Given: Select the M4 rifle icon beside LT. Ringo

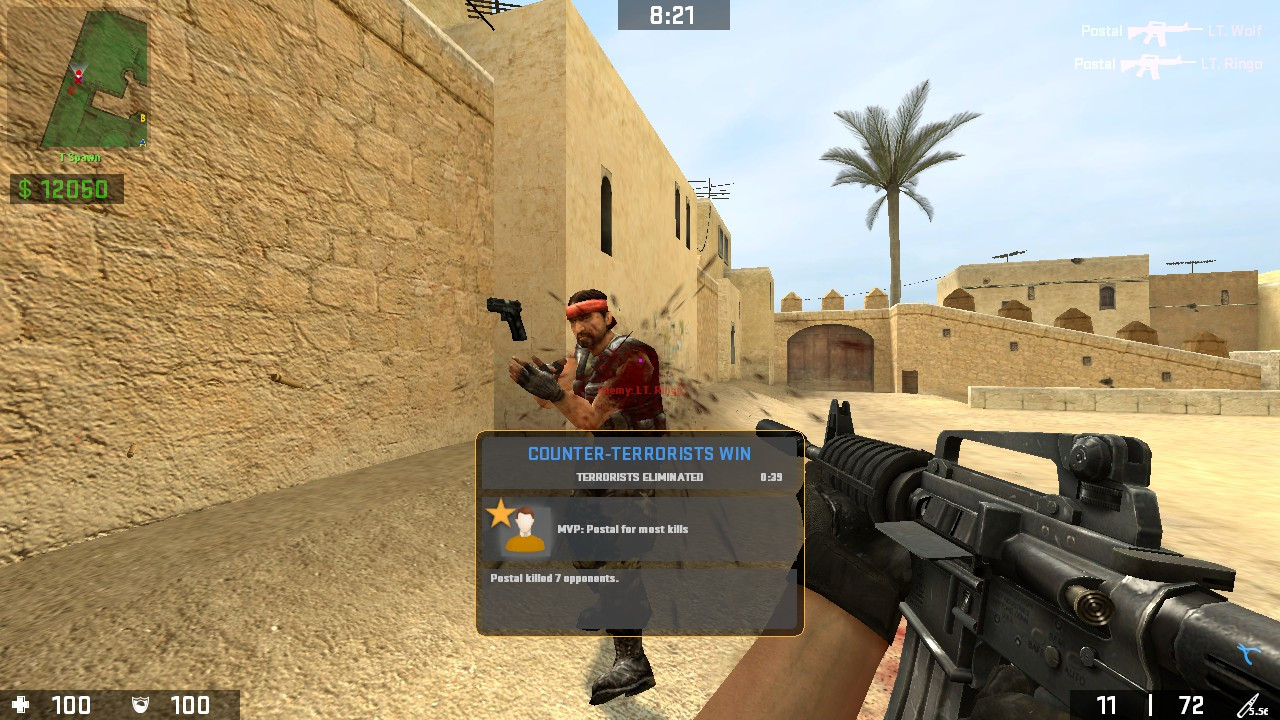Looking at the screenshot, I should click(x=1158, y=65).
